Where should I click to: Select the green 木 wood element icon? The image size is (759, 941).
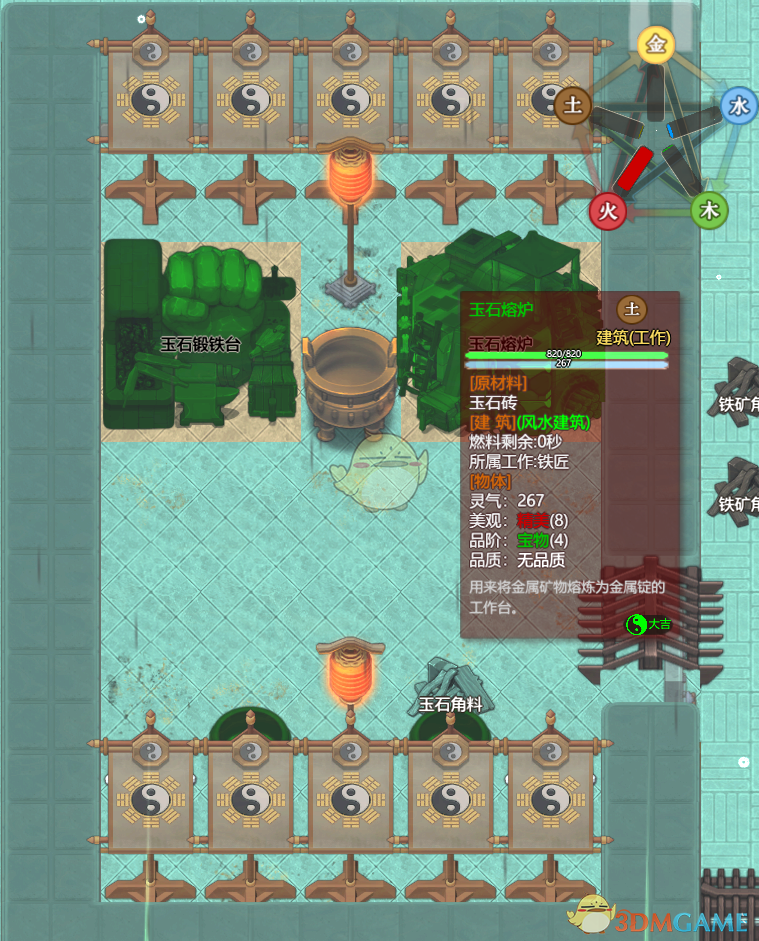709,210
